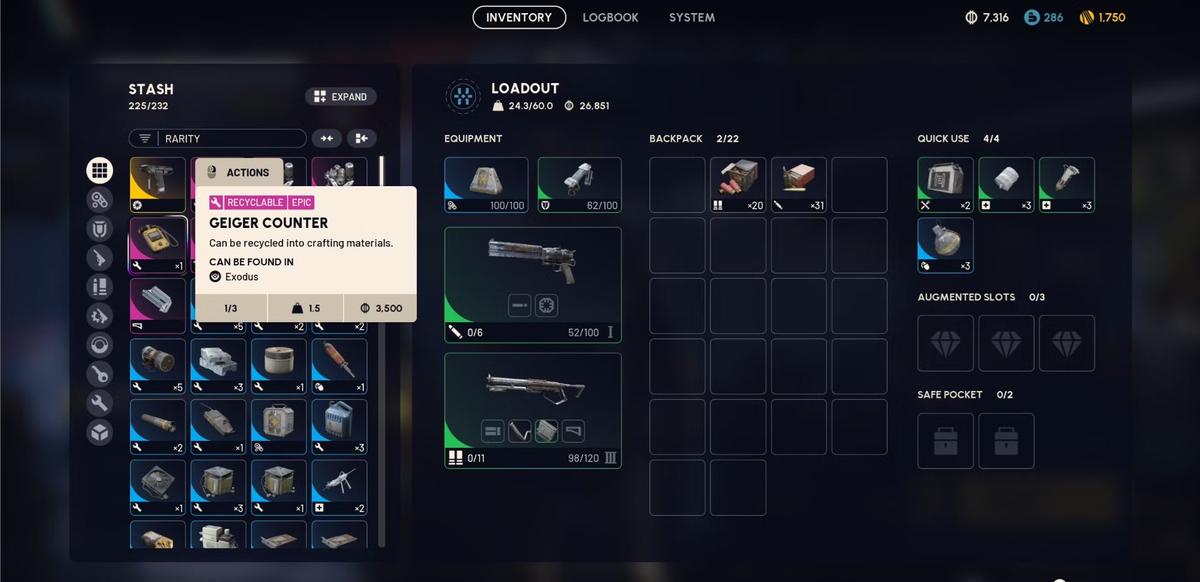Filter stash by the key category icon
Viewport: 1200px width, 582px height.
(x=99, y=375)
